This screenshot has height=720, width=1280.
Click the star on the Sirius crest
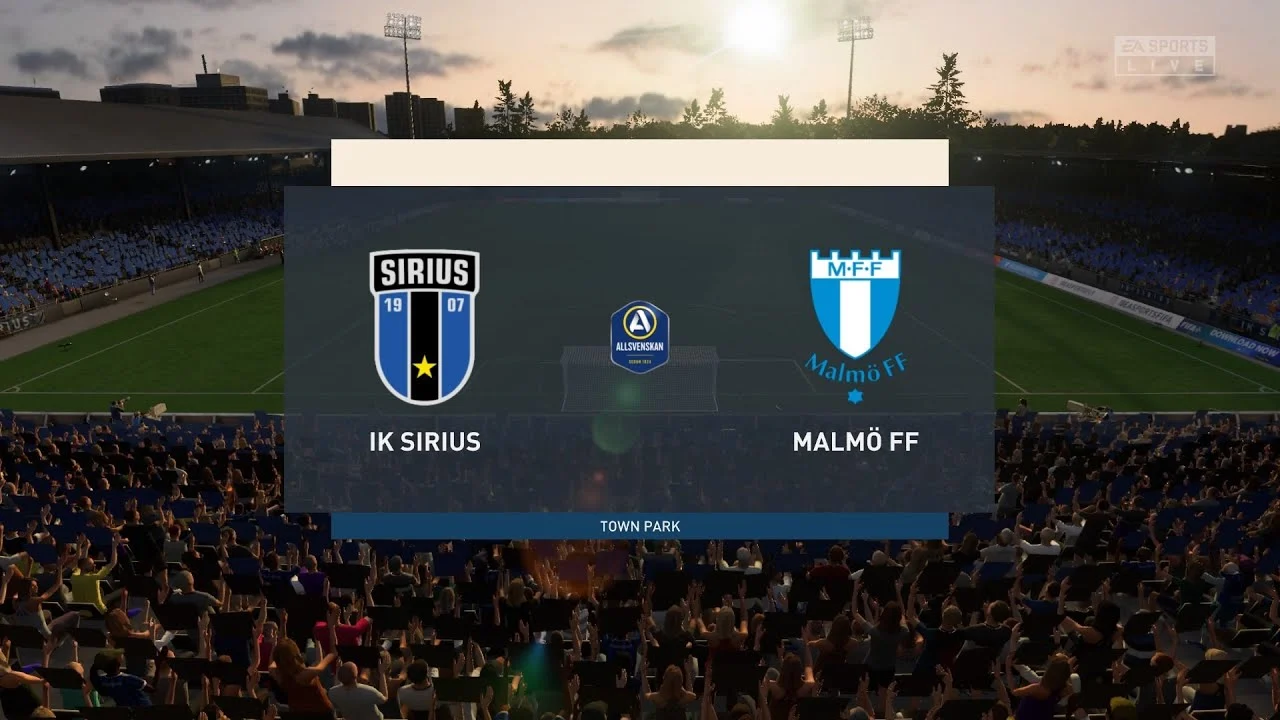[x=425, y=365]
